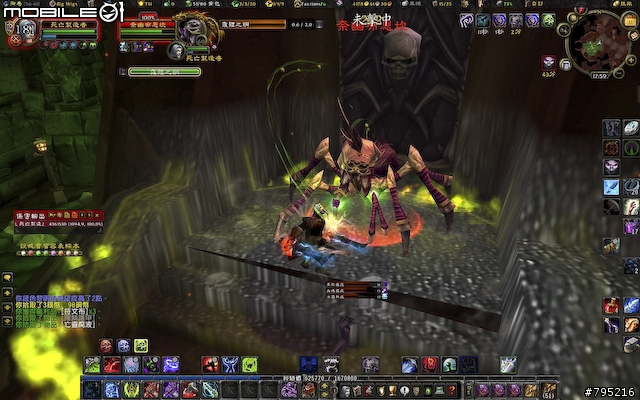Use the blue ice shard ability on right bar
This screenshot has height=400, width=640.
612,186
